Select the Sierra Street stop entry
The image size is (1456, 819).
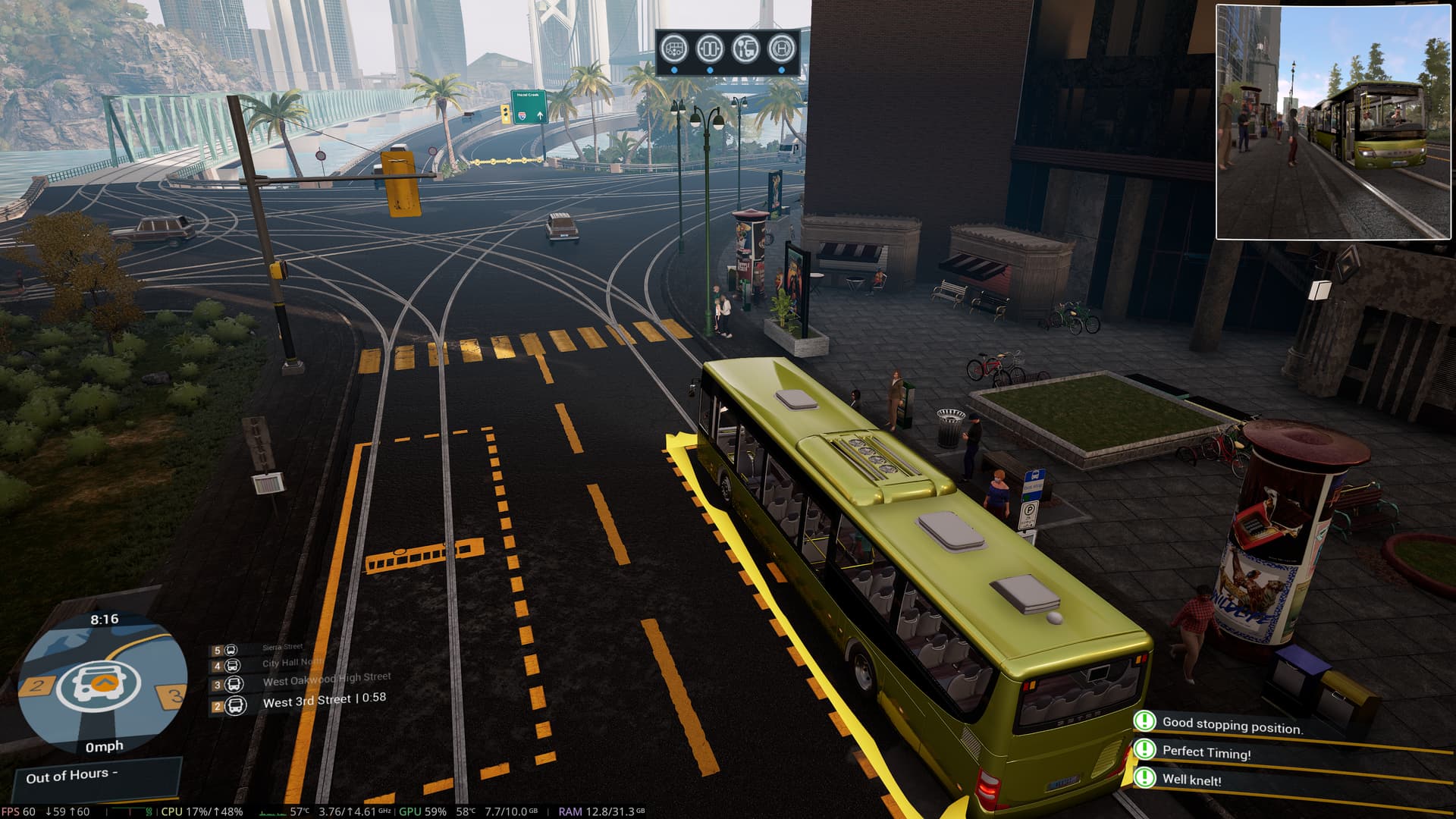pyautogui.click(x=282, y=648)
